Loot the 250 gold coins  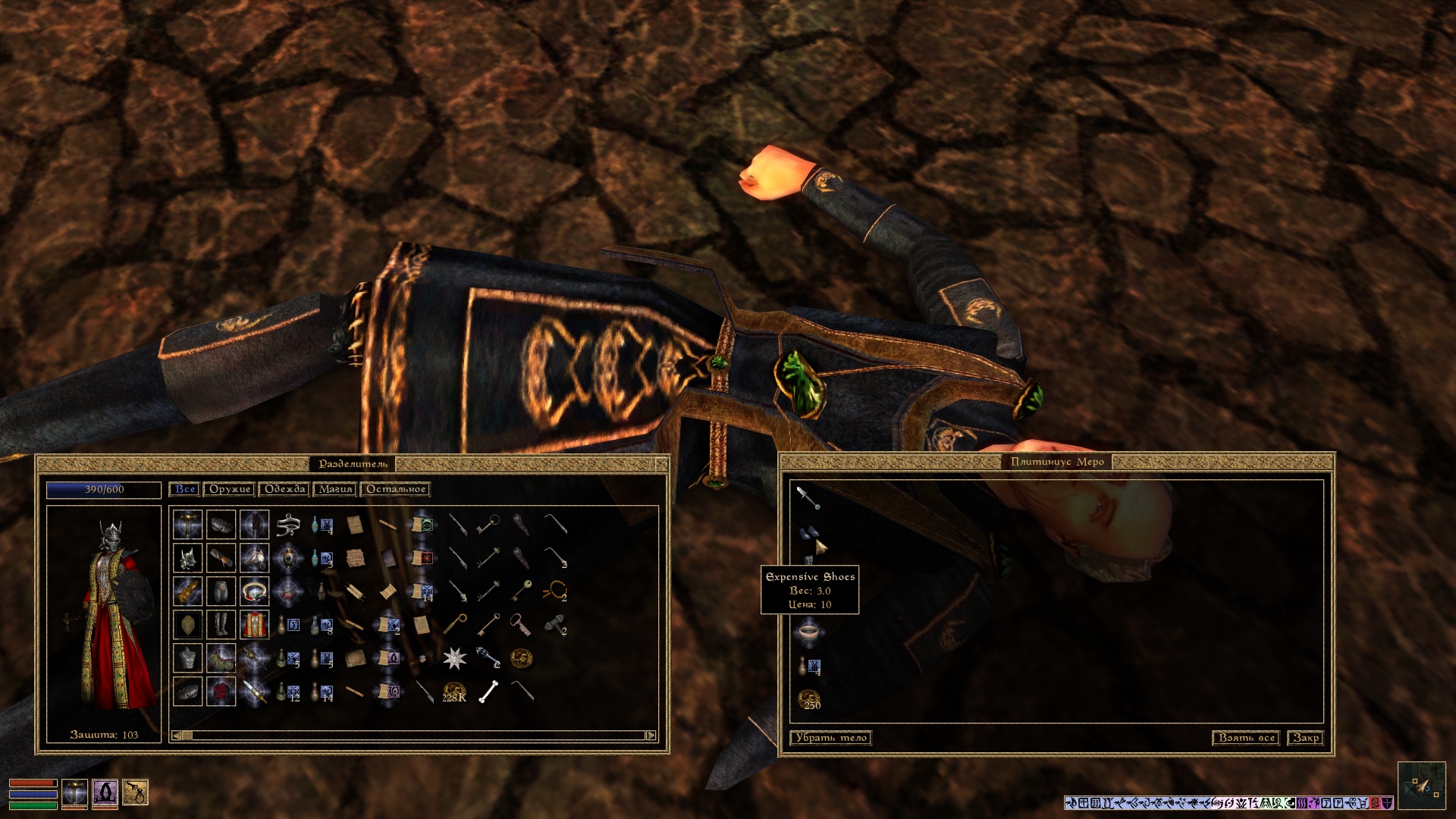[x=809, y=699]
